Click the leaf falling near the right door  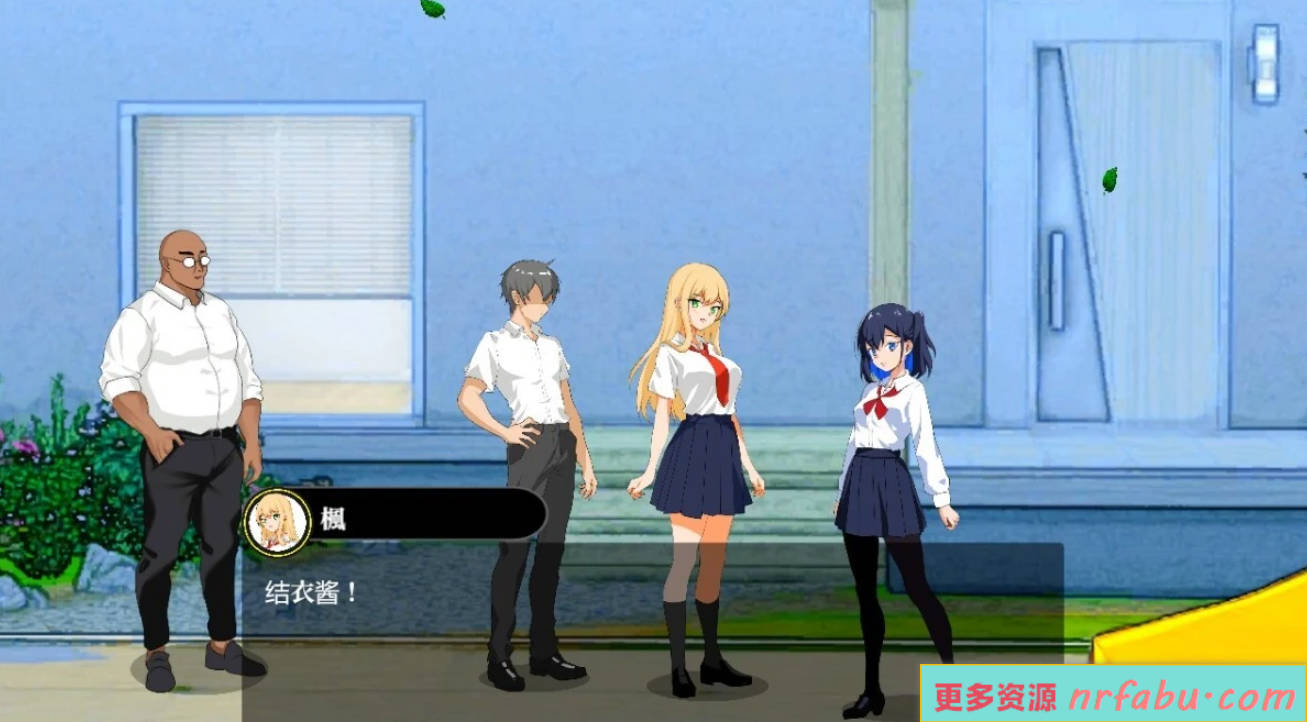pos(1111,180)
